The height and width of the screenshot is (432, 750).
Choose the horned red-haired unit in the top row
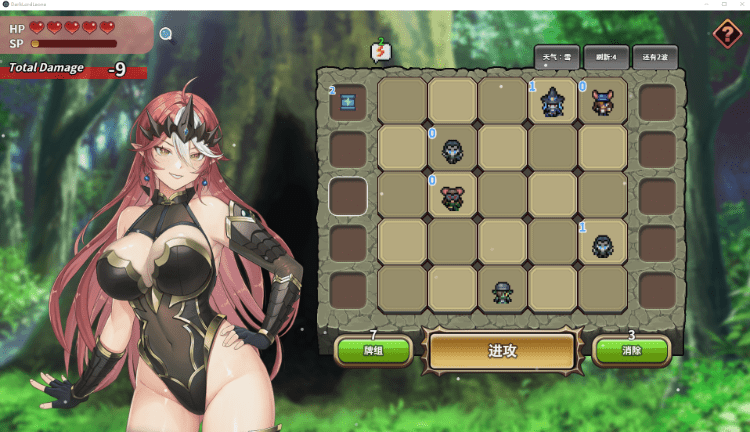tap(602, 101)
